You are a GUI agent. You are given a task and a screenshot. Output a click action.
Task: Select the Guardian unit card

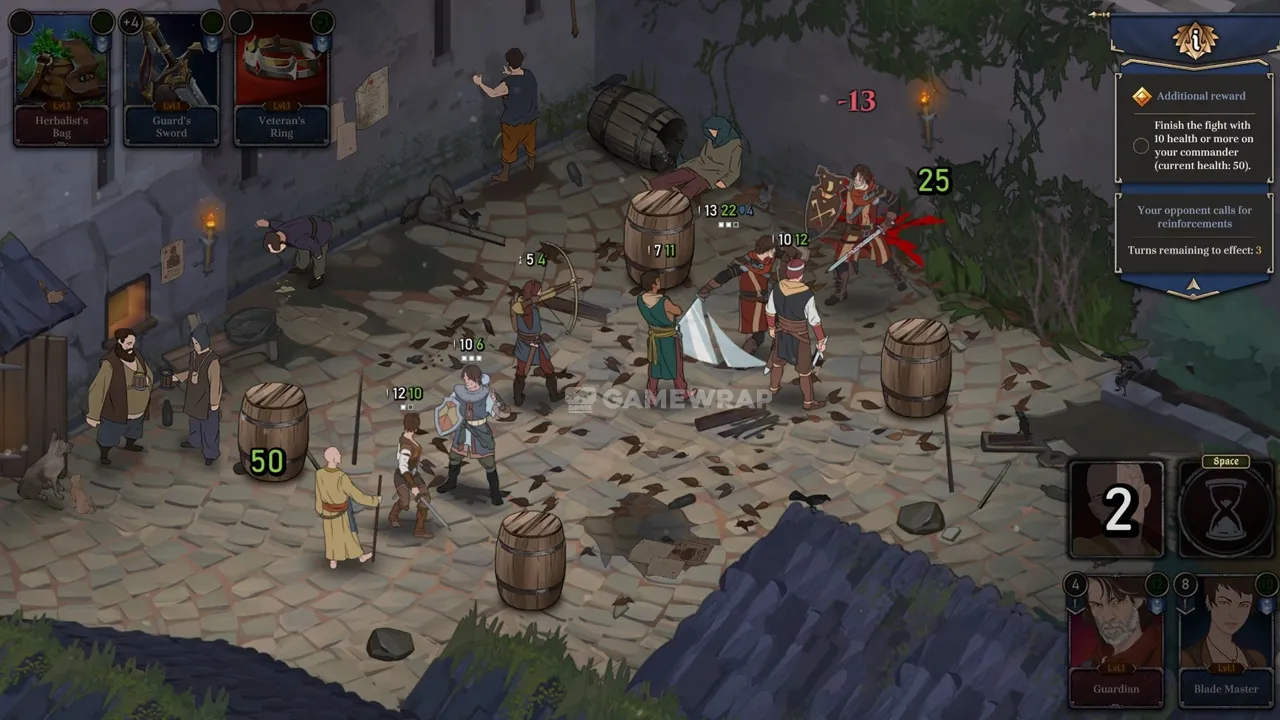point(1116,638)
